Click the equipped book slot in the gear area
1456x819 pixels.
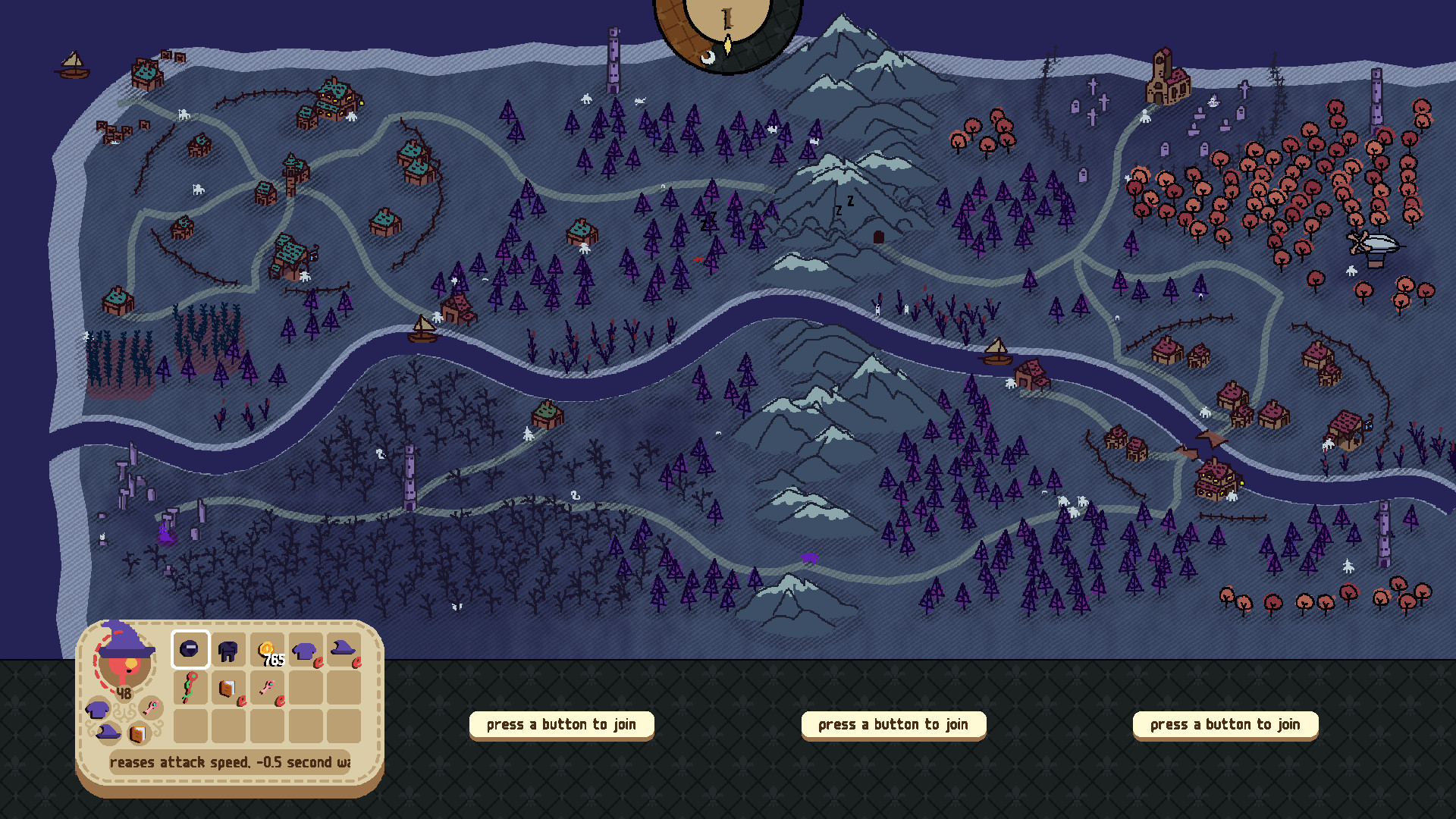[138, 734]
